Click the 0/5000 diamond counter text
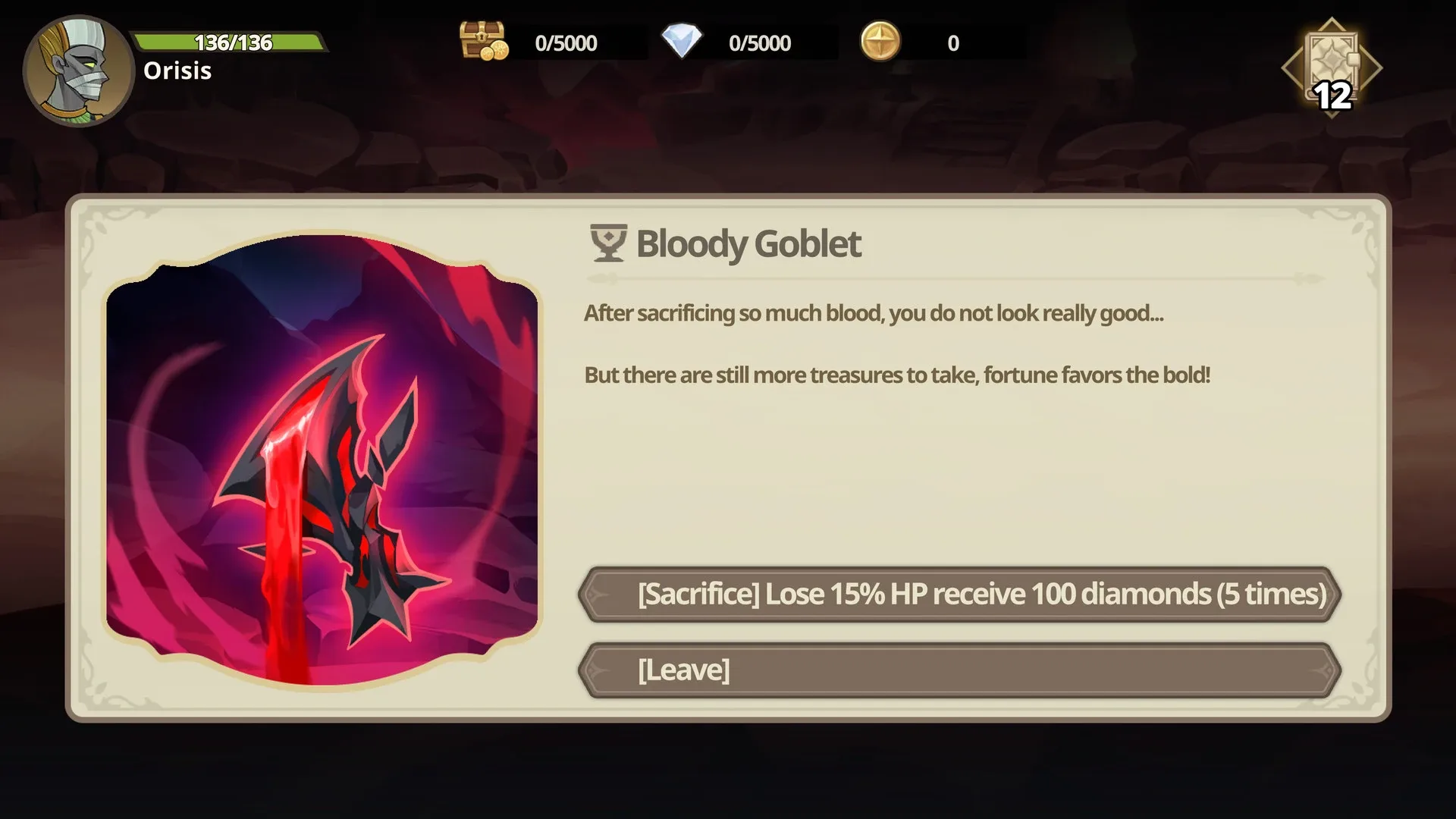Viewport: 1456px width, 819px height. tap(761, 43)
